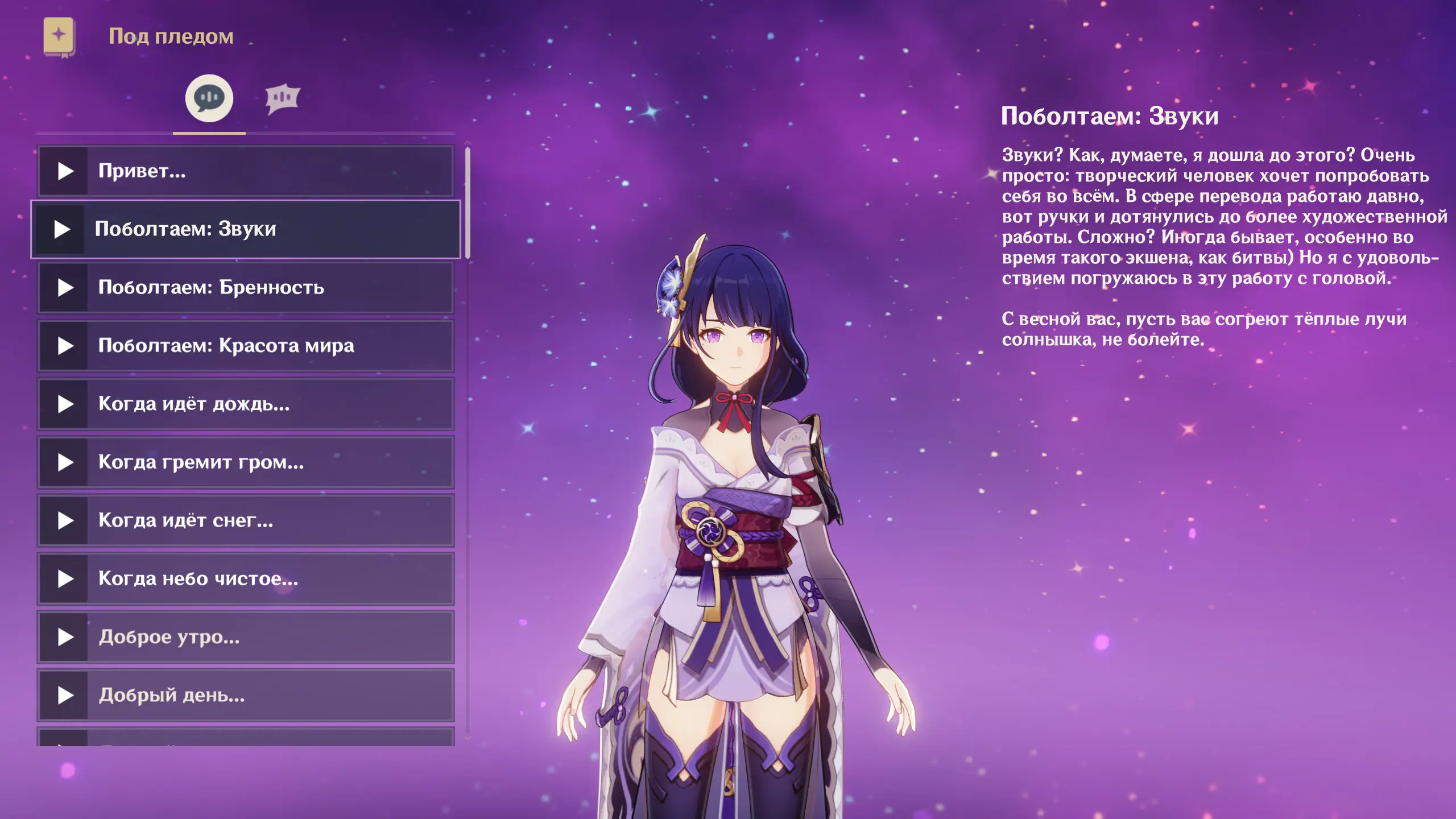Select "Добрый день..." entry
This screenshot has width=1456, height=819.
click(245, 696)
